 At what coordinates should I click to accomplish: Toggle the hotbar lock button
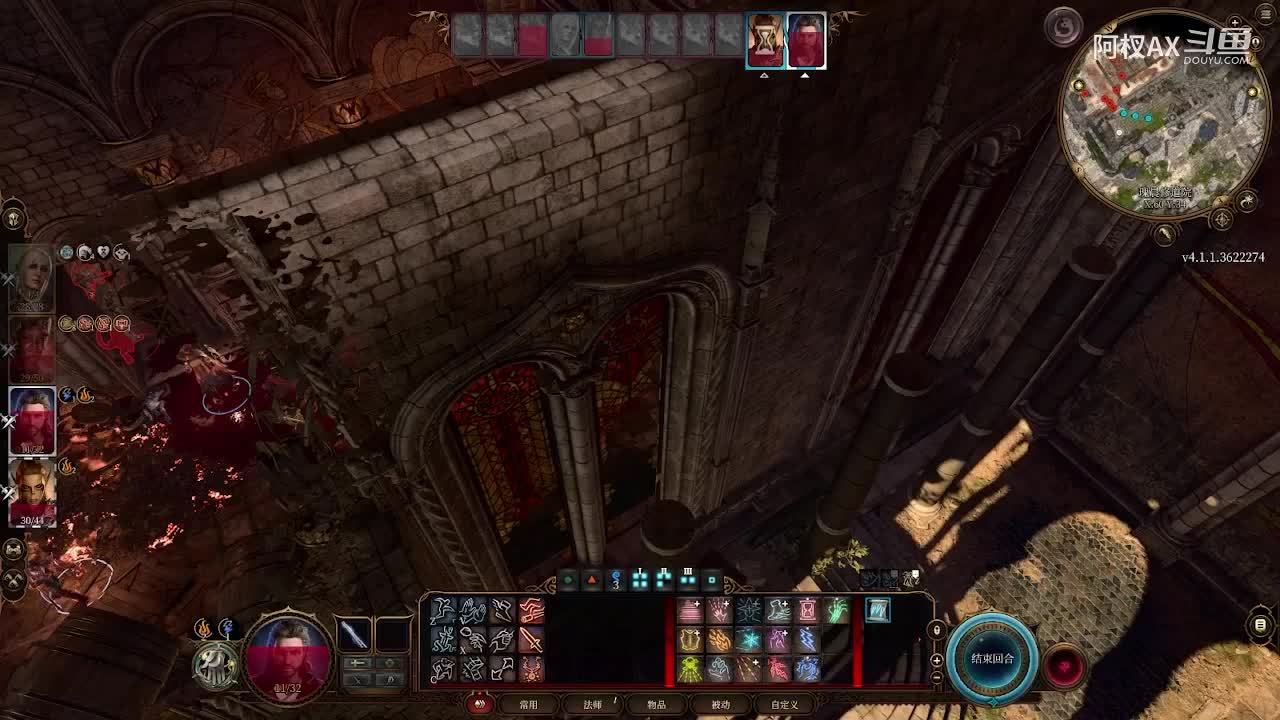[x=936, y=630]
